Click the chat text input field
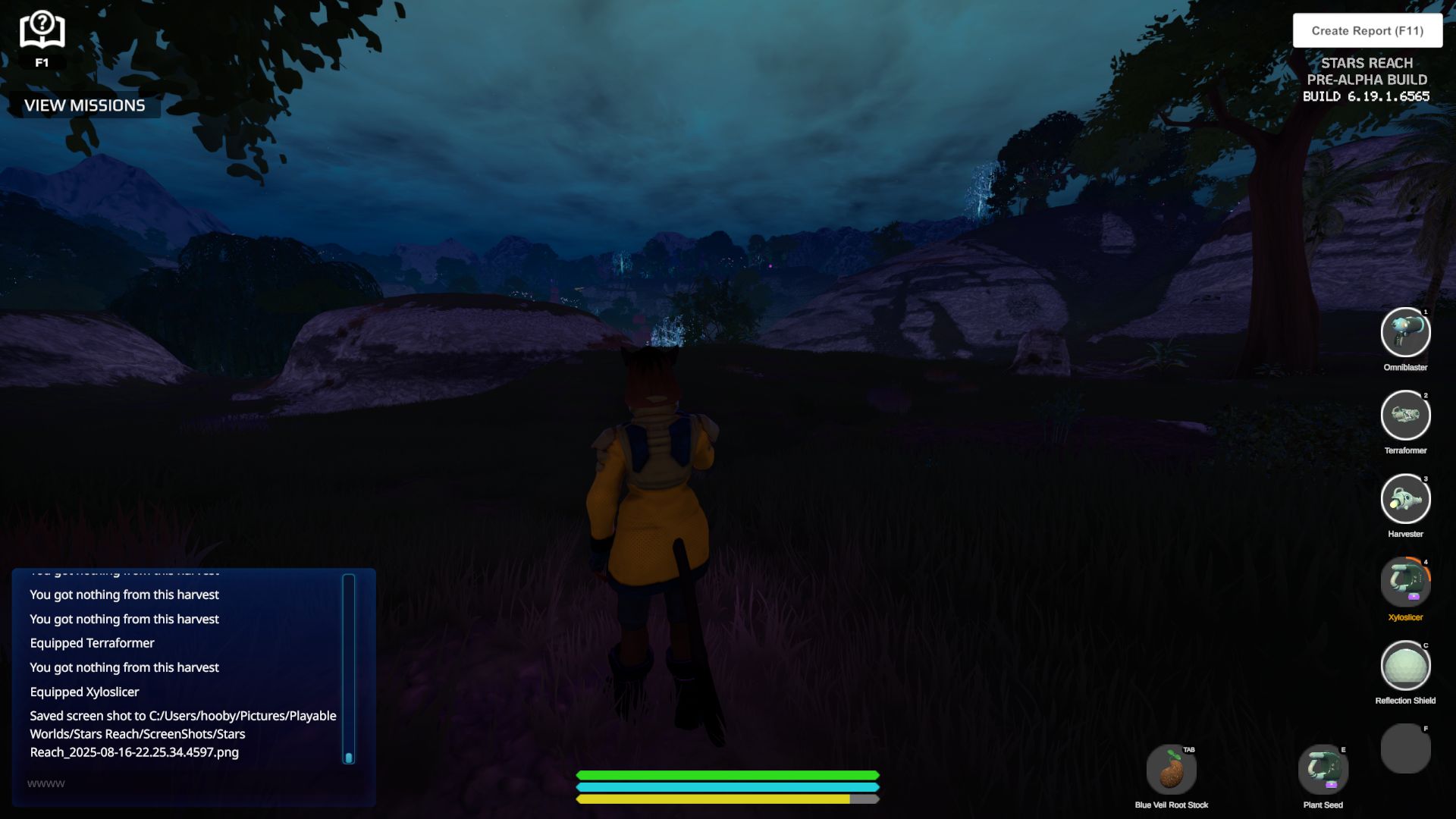Screen dimensions: 1456x819 coord(182,783)
